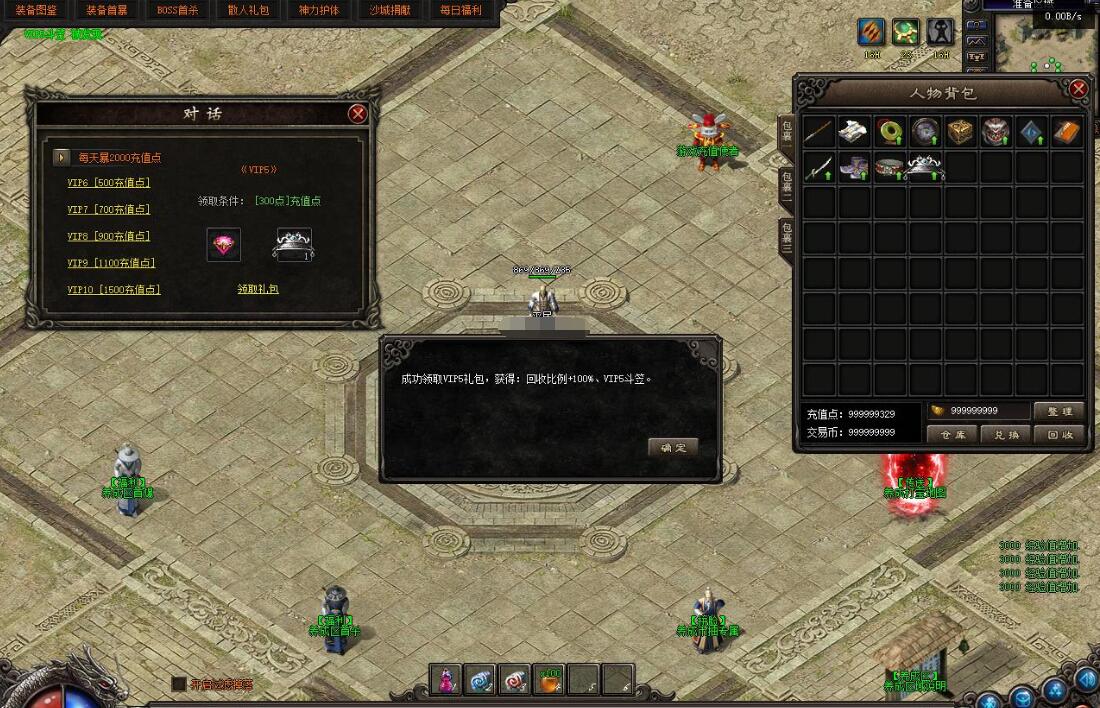The height and width of the screenshot is (708, 1100).
Task: Select the orange book item in the bag
Action: click(1068, 131)
